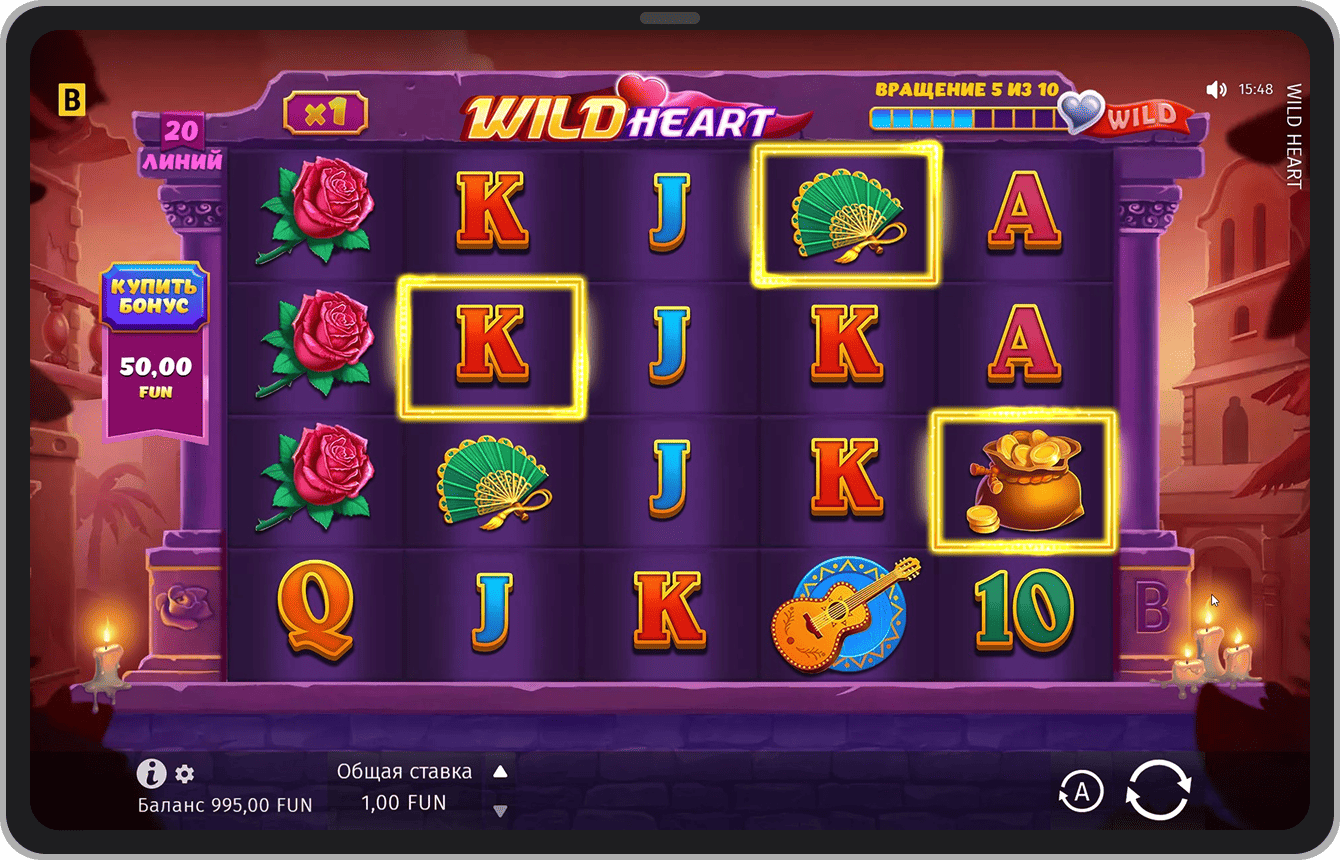Open autoplay with the circled A button
The height and width of the screenshot is (860, 1340).
1081,792
